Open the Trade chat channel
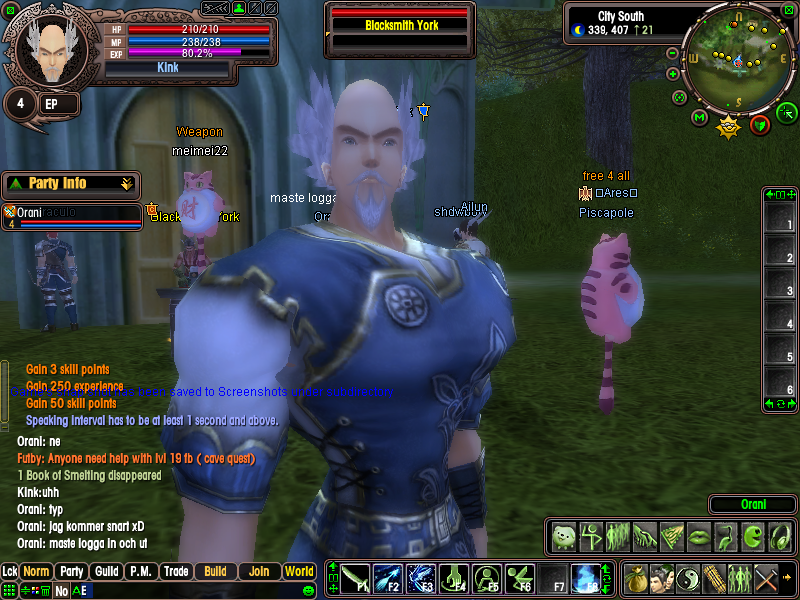 176,572
